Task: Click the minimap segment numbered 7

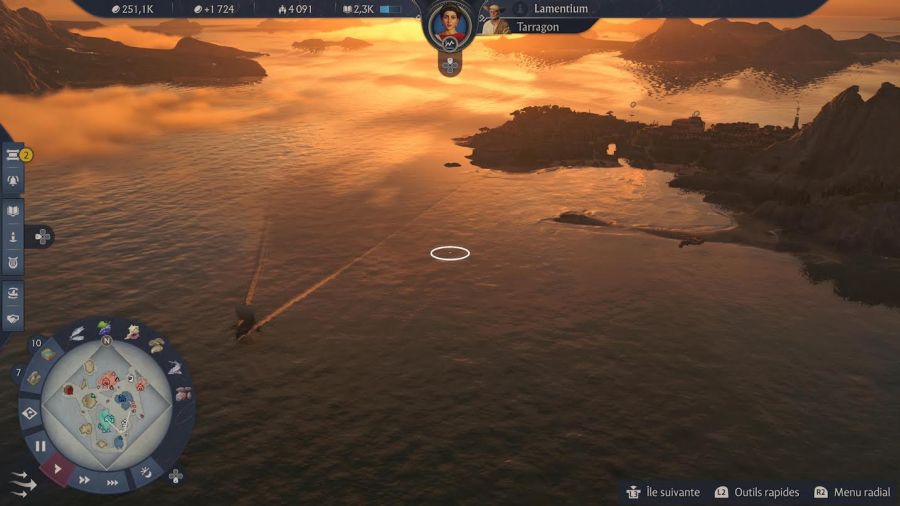Action: point(32,378)
